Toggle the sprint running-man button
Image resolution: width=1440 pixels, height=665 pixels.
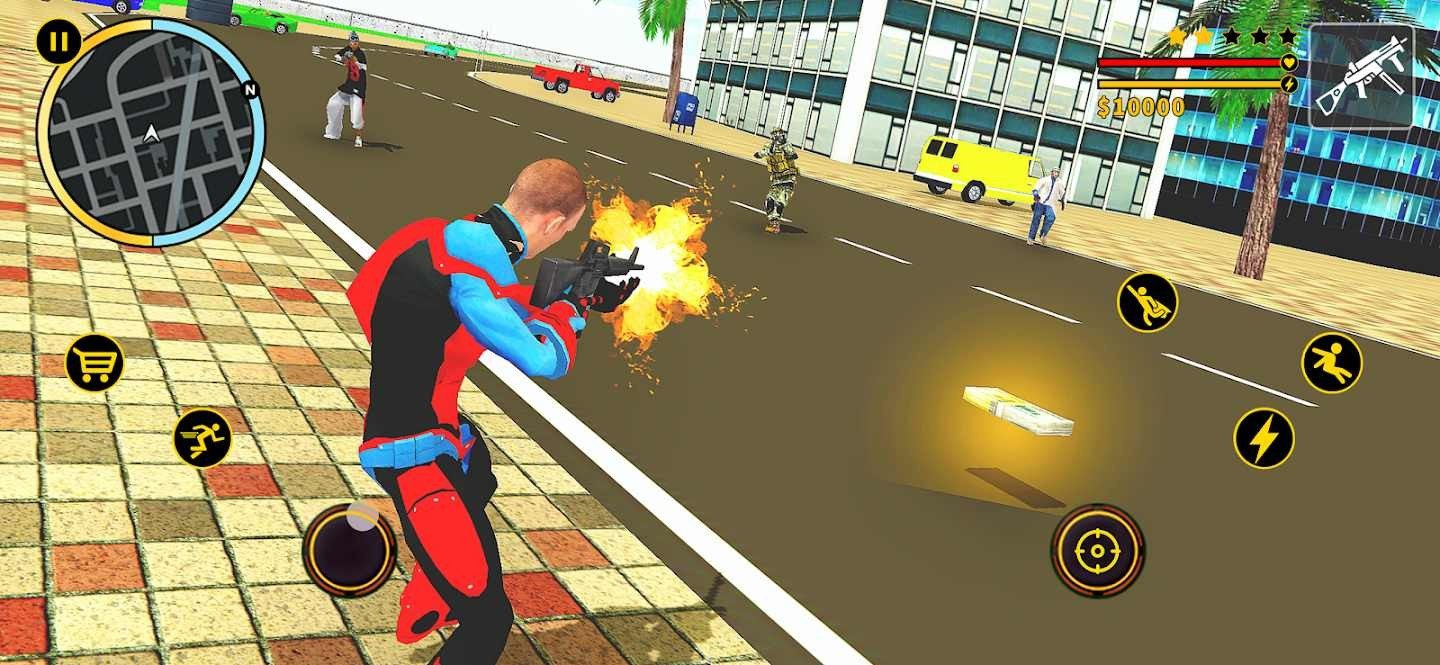[202, 438]
